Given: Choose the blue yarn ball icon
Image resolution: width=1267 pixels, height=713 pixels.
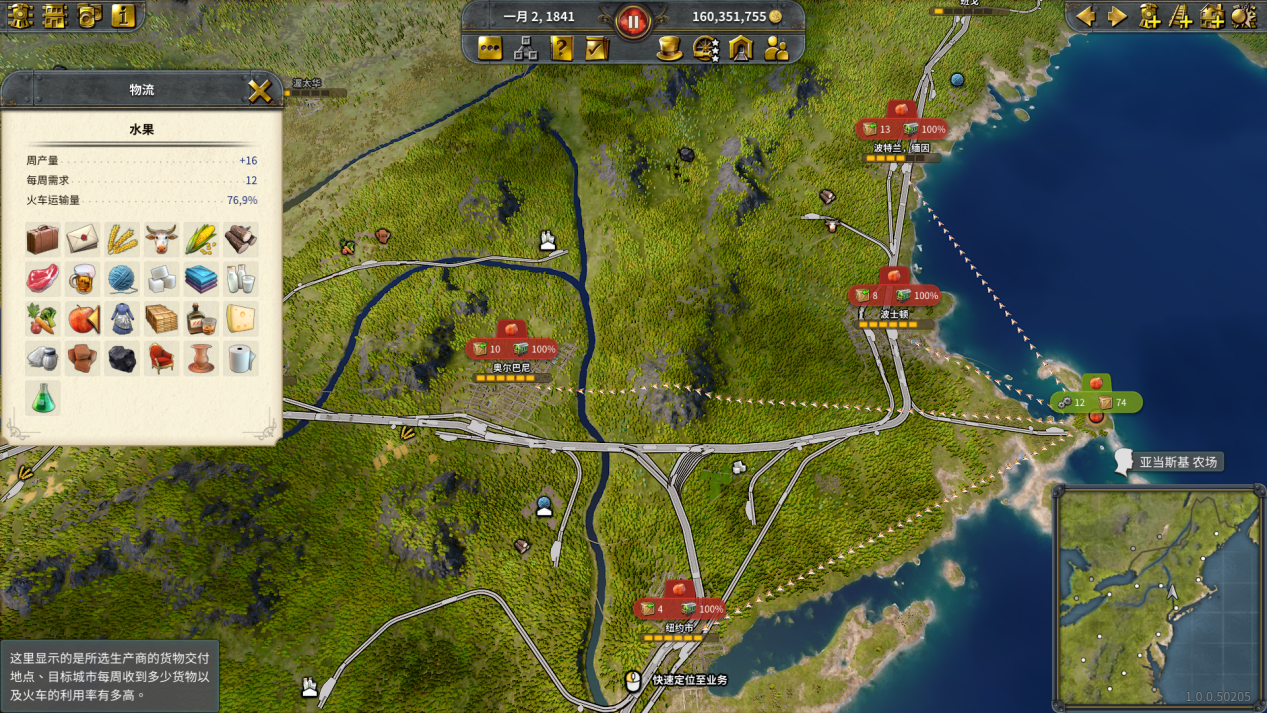Looking at the screenshot, I should (122, 279).
